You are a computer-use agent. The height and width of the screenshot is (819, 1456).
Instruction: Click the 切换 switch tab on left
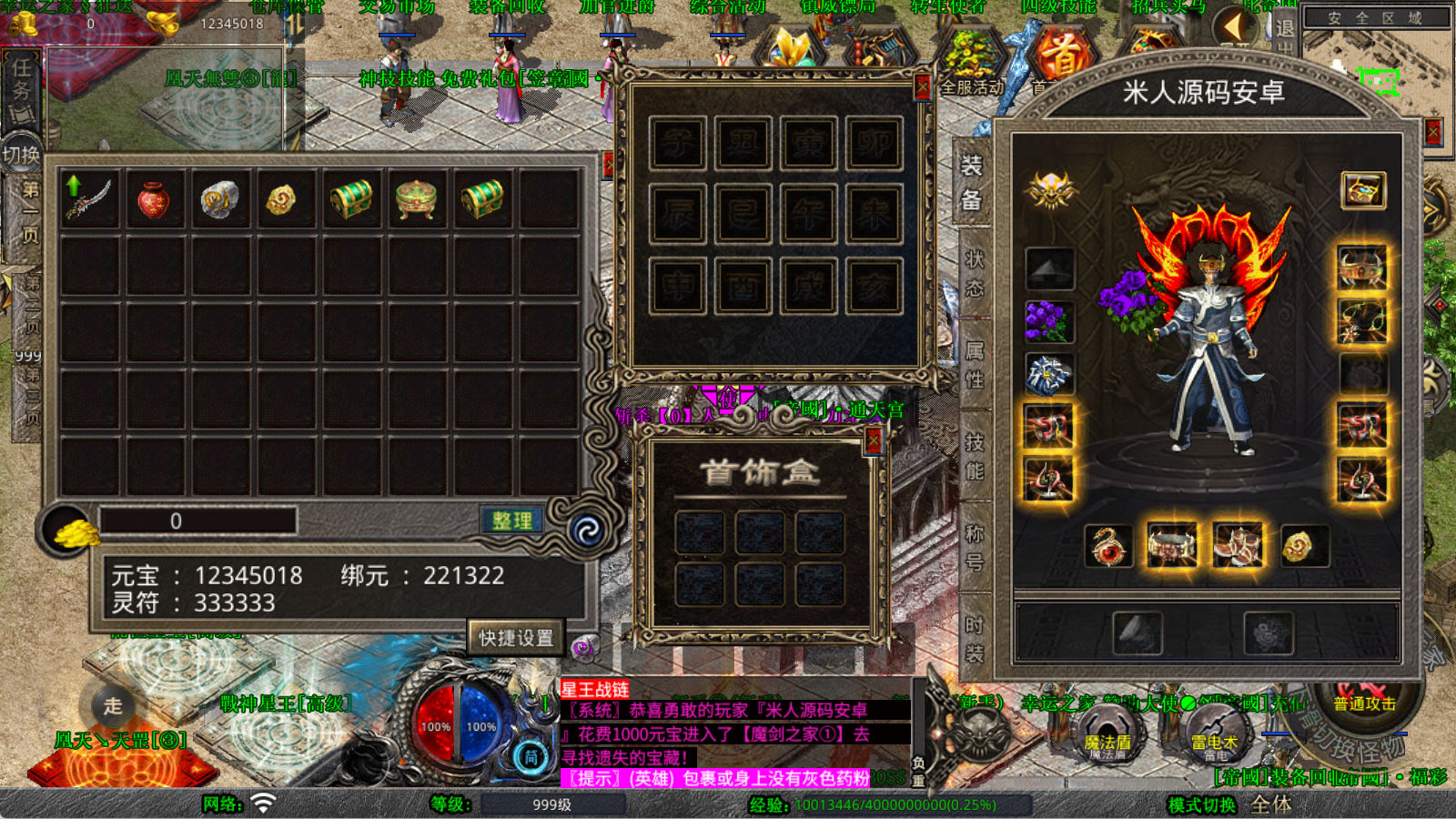21,155
